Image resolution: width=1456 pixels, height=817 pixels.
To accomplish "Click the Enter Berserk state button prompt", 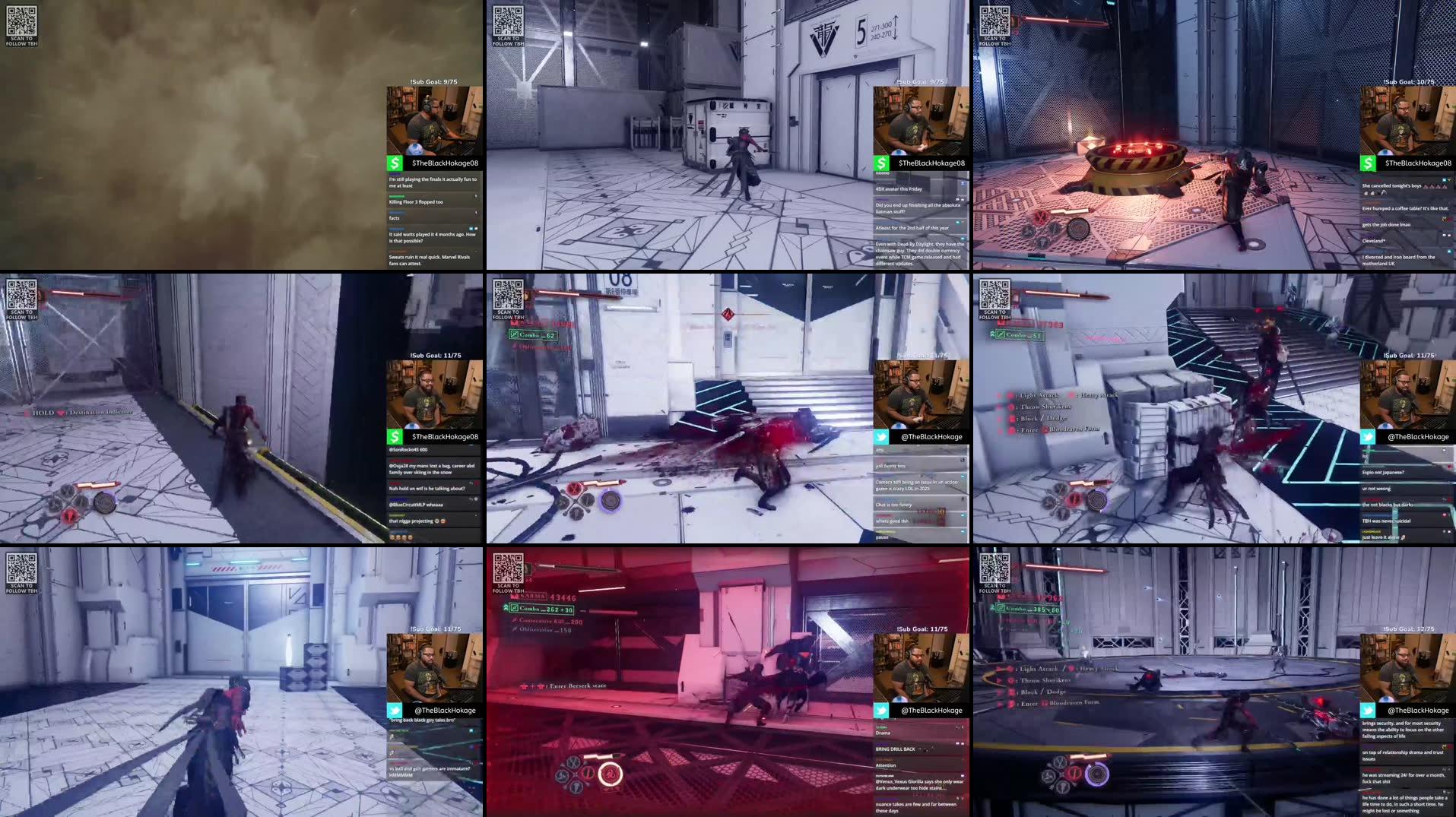I will [x=526, y=685].
